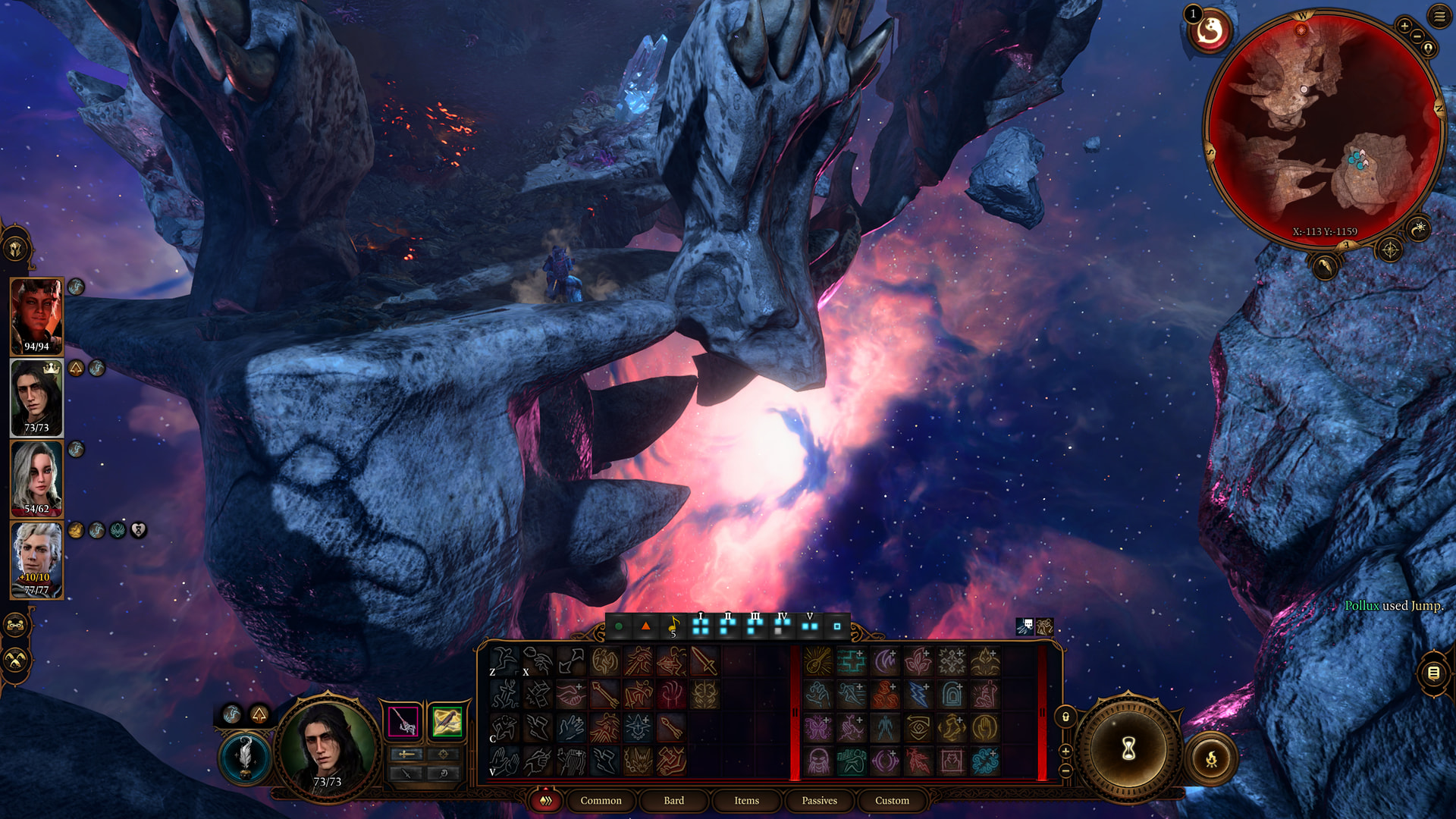1456x819 pixels.
Task: Open the Bard hotbar tab
Action: coord(673,800)
